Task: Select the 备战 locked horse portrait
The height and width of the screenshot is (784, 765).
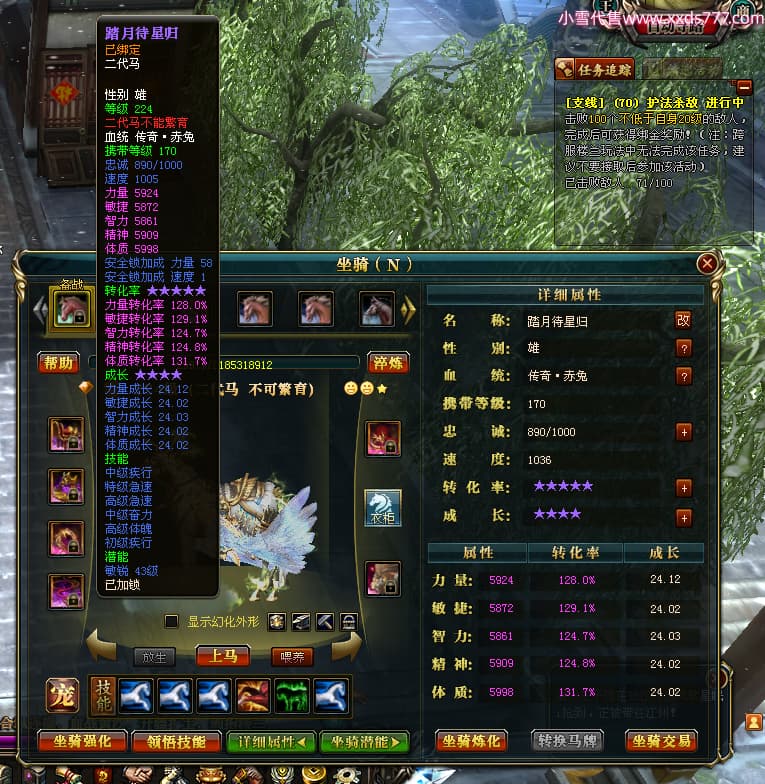Action: tap(73, 308)
